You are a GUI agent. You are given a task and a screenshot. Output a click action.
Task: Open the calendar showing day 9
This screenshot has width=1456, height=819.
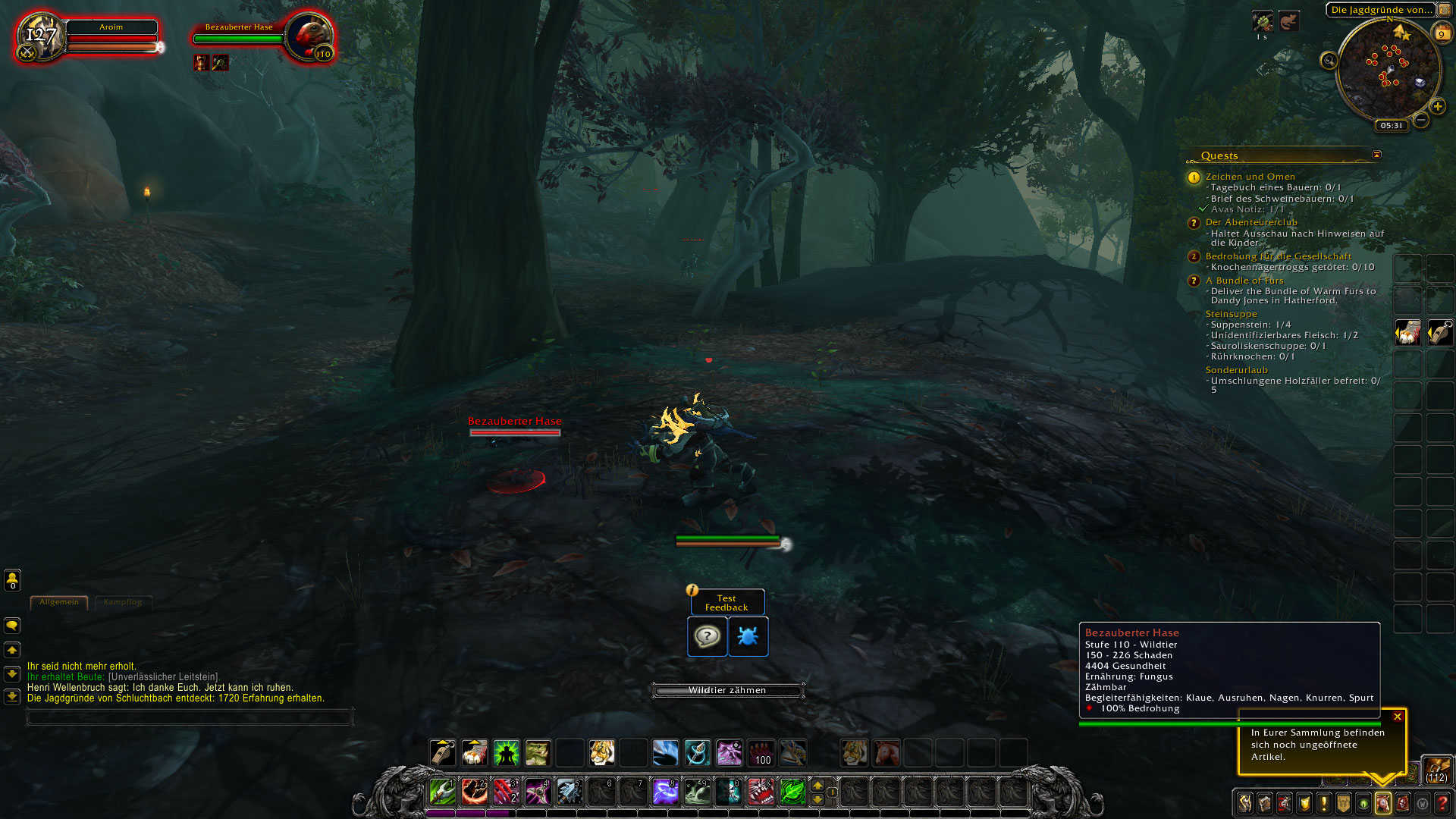click(1441, 33)
